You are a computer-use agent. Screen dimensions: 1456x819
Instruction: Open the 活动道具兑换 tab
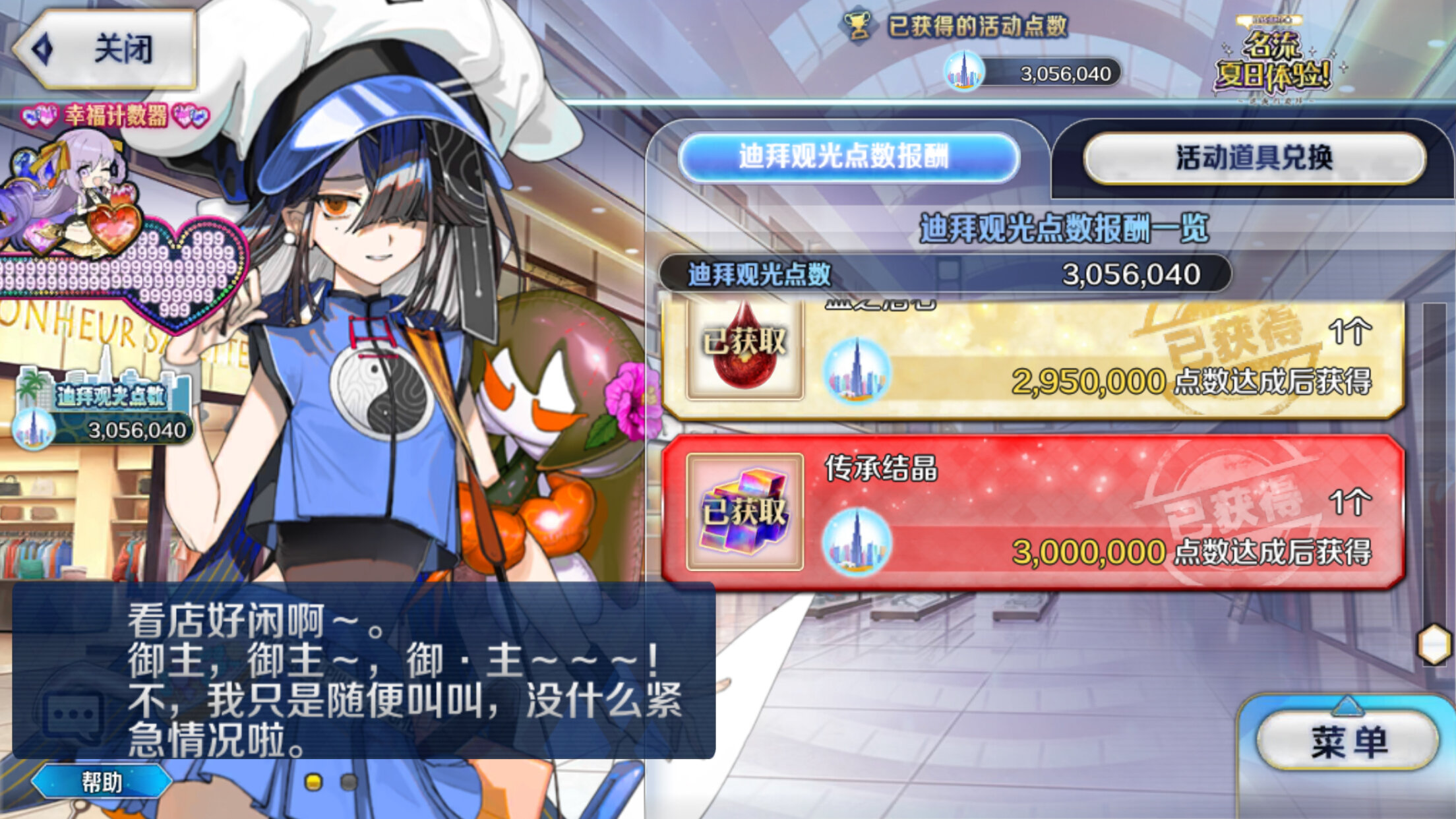(1254, 158)
